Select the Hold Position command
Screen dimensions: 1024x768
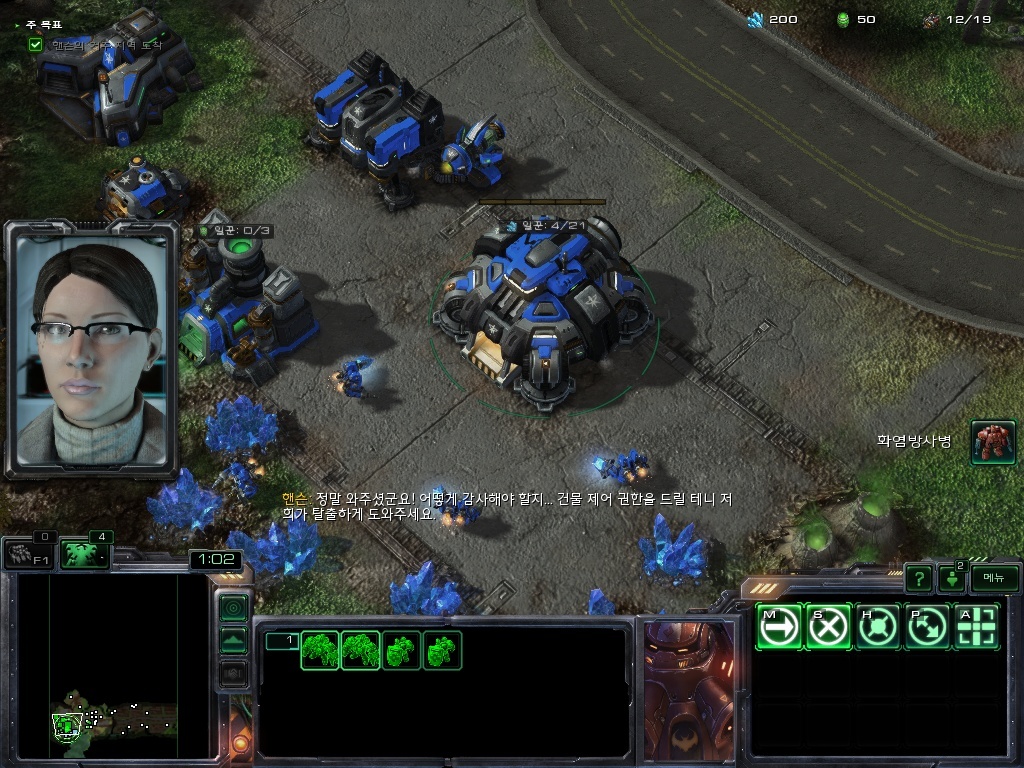coord(879,627)
